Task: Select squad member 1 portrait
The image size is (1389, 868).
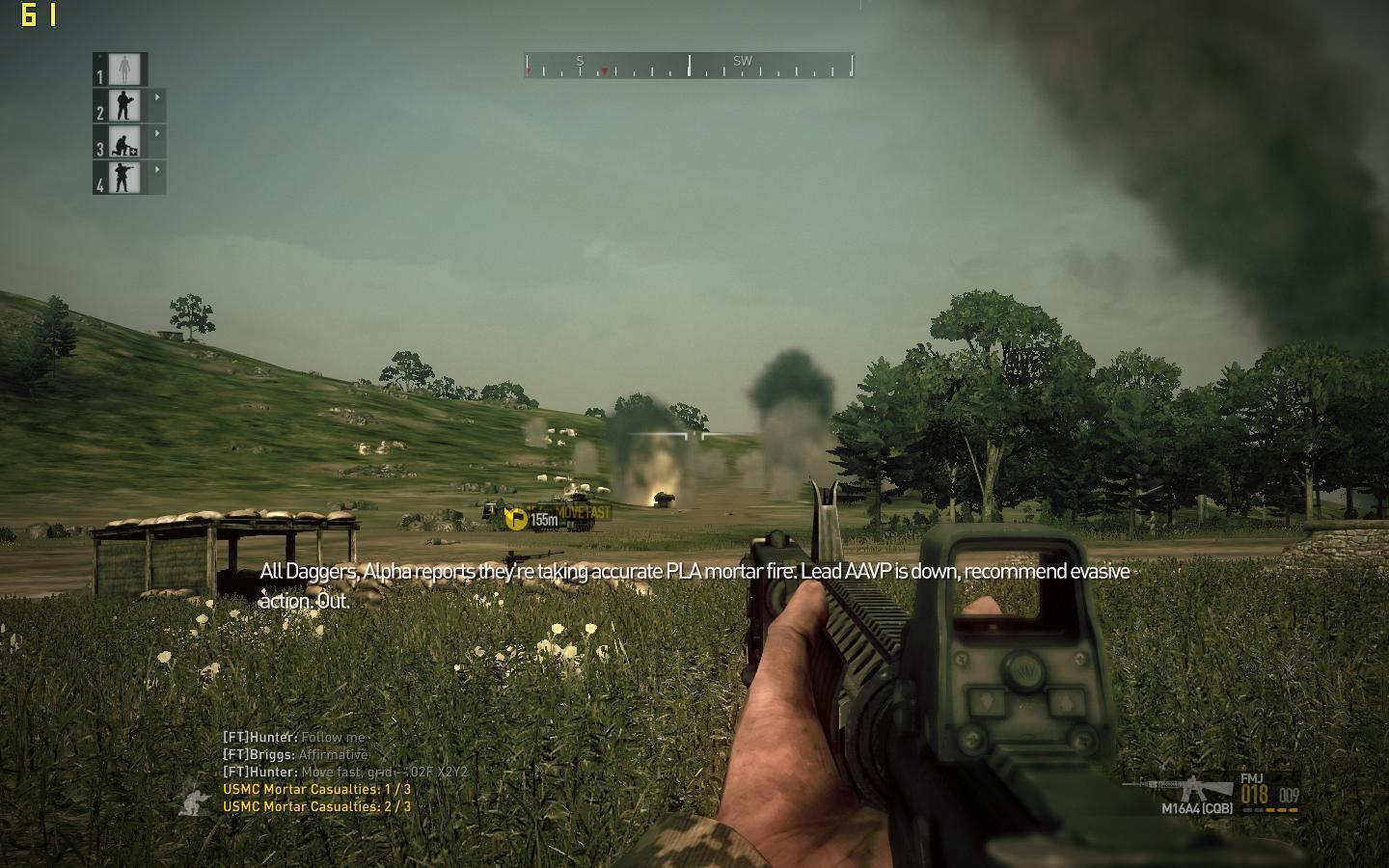Action: pos(123,69)
